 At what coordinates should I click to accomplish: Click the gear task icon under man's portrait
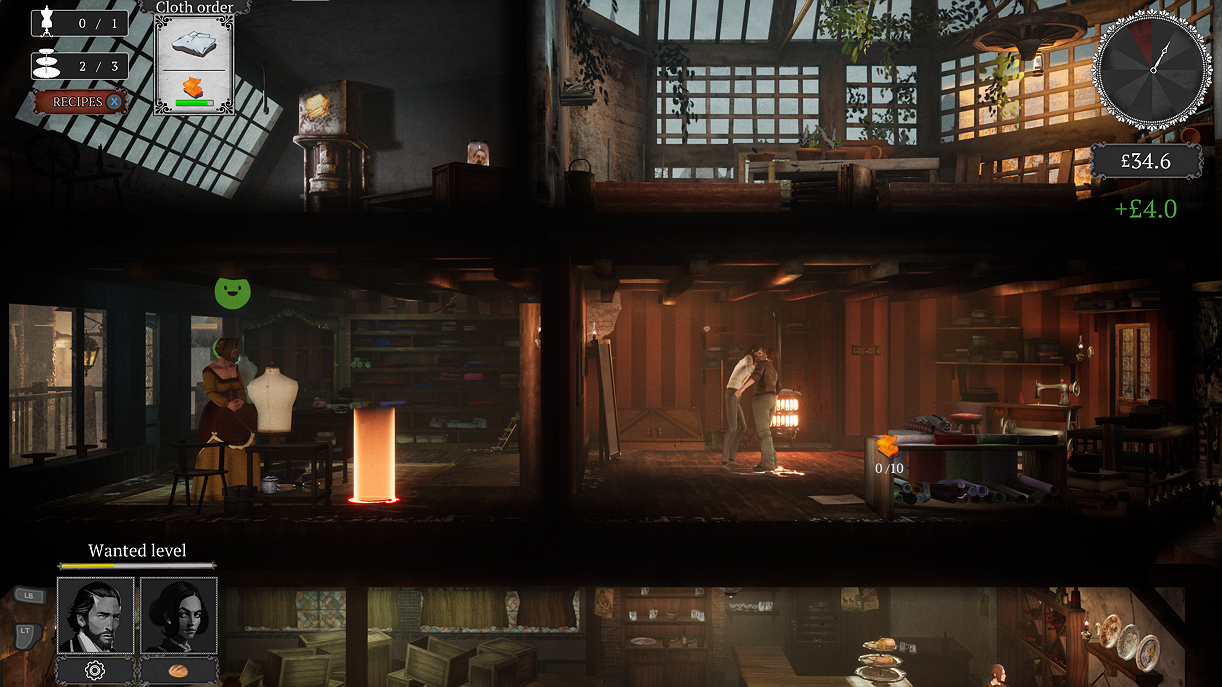click(x=95, y=670)
